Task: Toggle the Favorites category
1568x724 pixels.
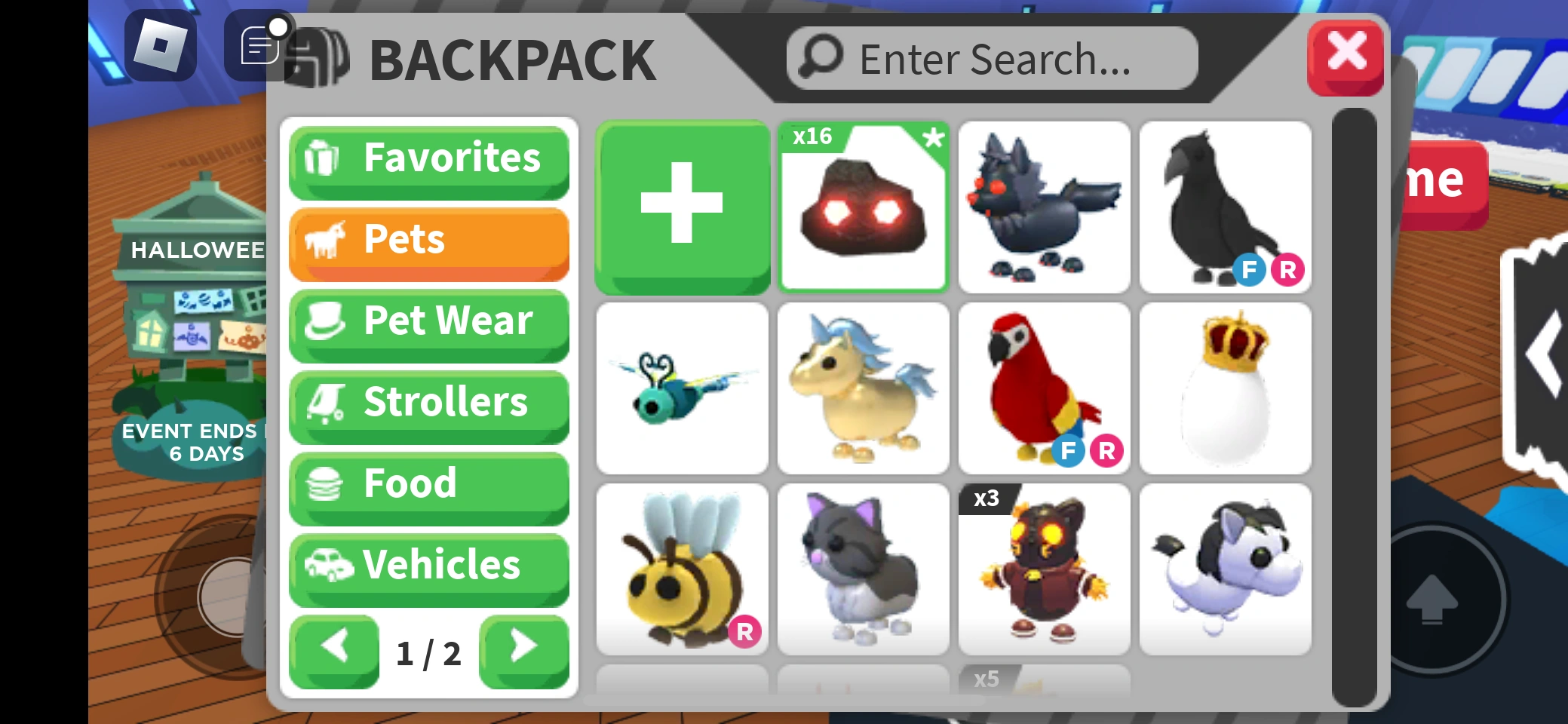Action: point(428,158)
